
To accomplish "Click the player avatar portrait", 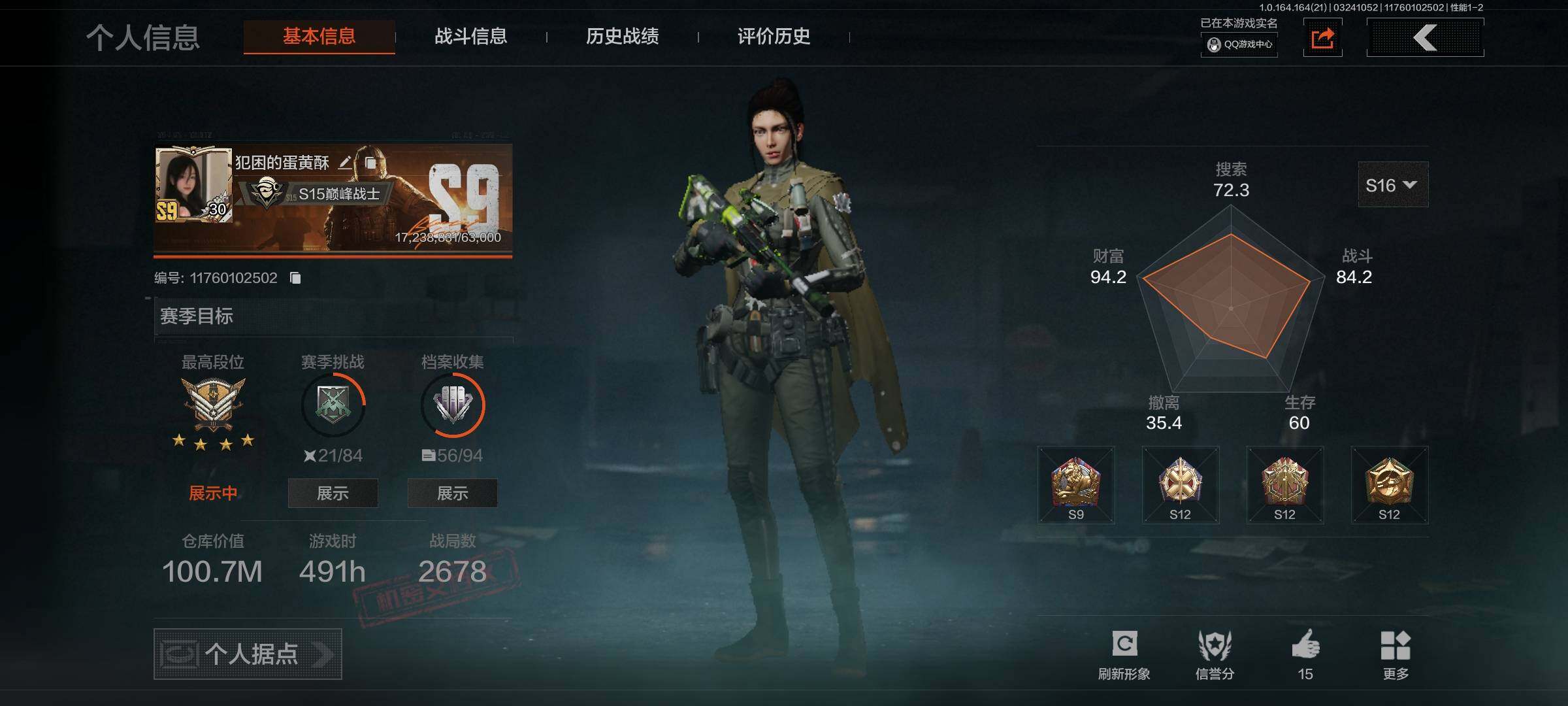I will tap(193, 184).
